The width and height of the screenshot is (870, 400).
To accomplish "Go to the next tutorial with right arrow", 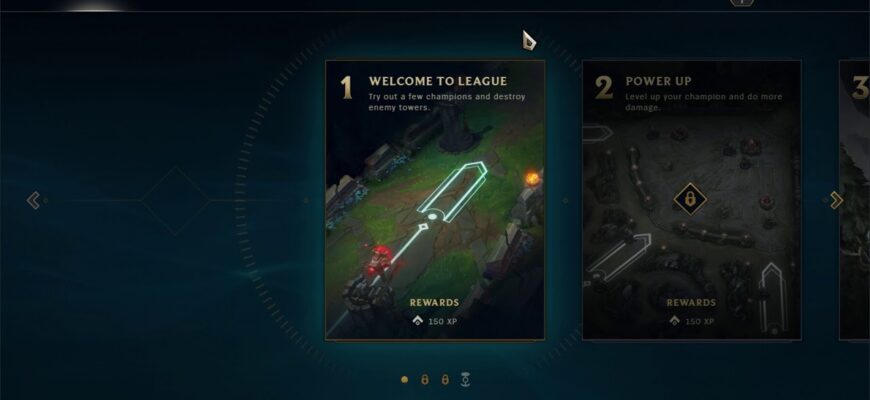I will [x=836, y=200].
